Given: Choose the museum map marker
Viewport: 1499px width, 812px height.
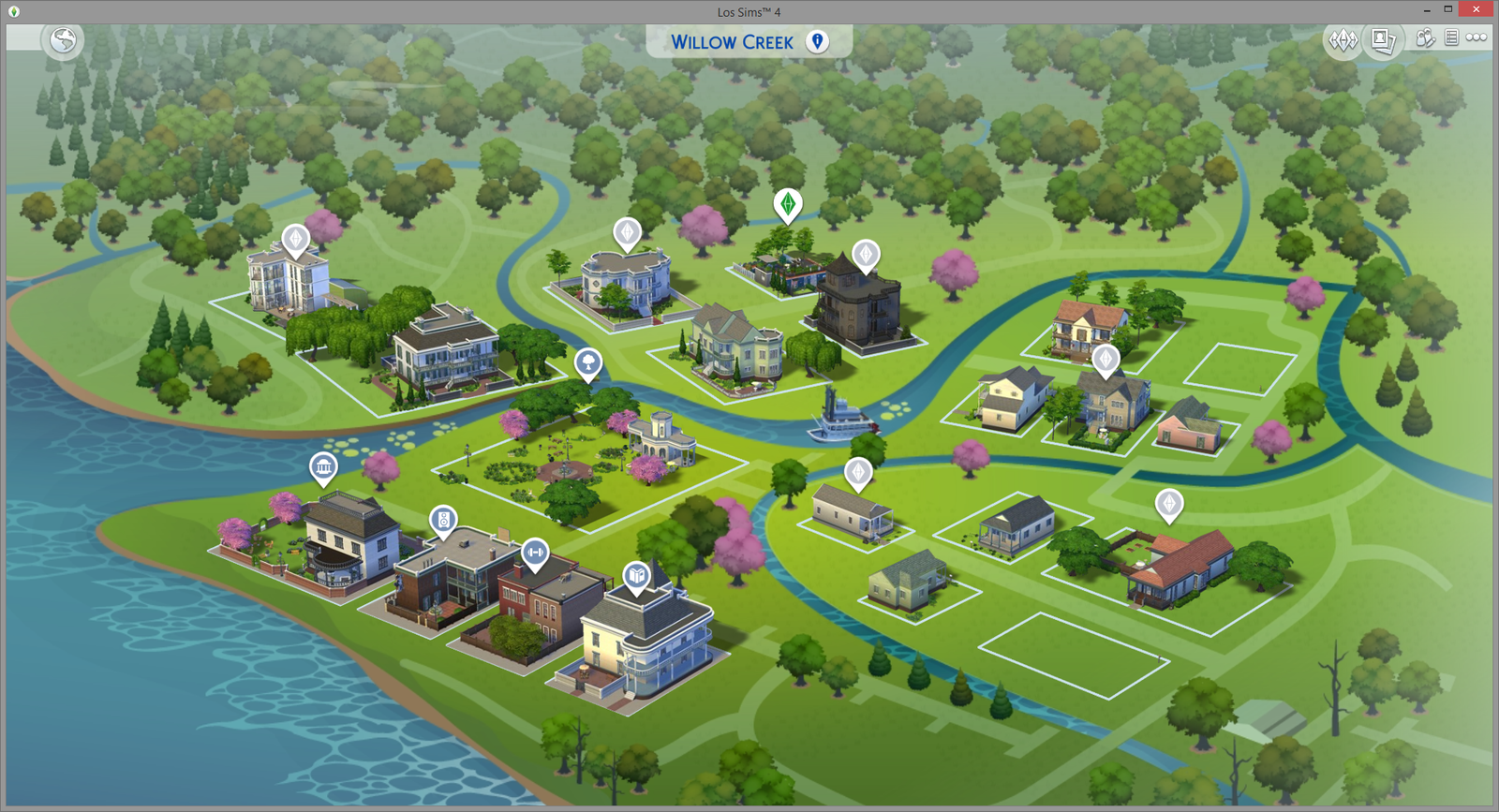Looking at the screenshot, I should (x=323, y=466).
